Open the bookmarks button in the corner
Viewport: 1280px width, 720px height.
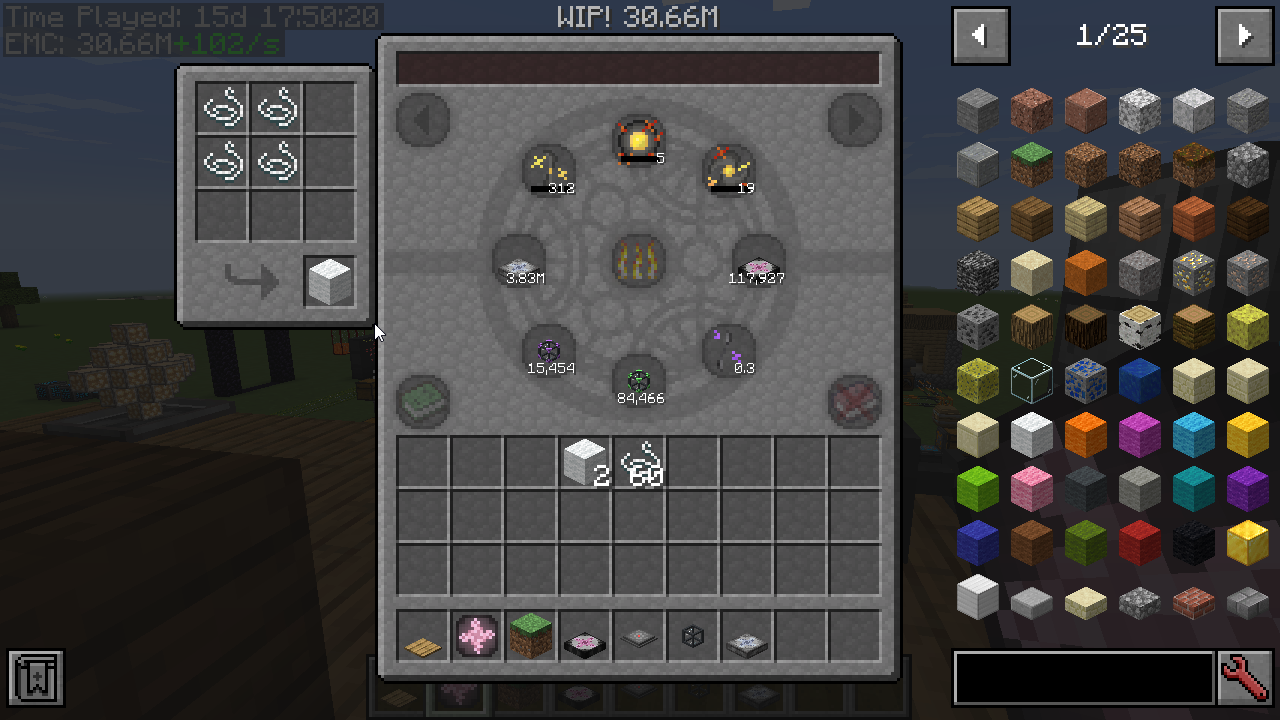click(36, 678)
